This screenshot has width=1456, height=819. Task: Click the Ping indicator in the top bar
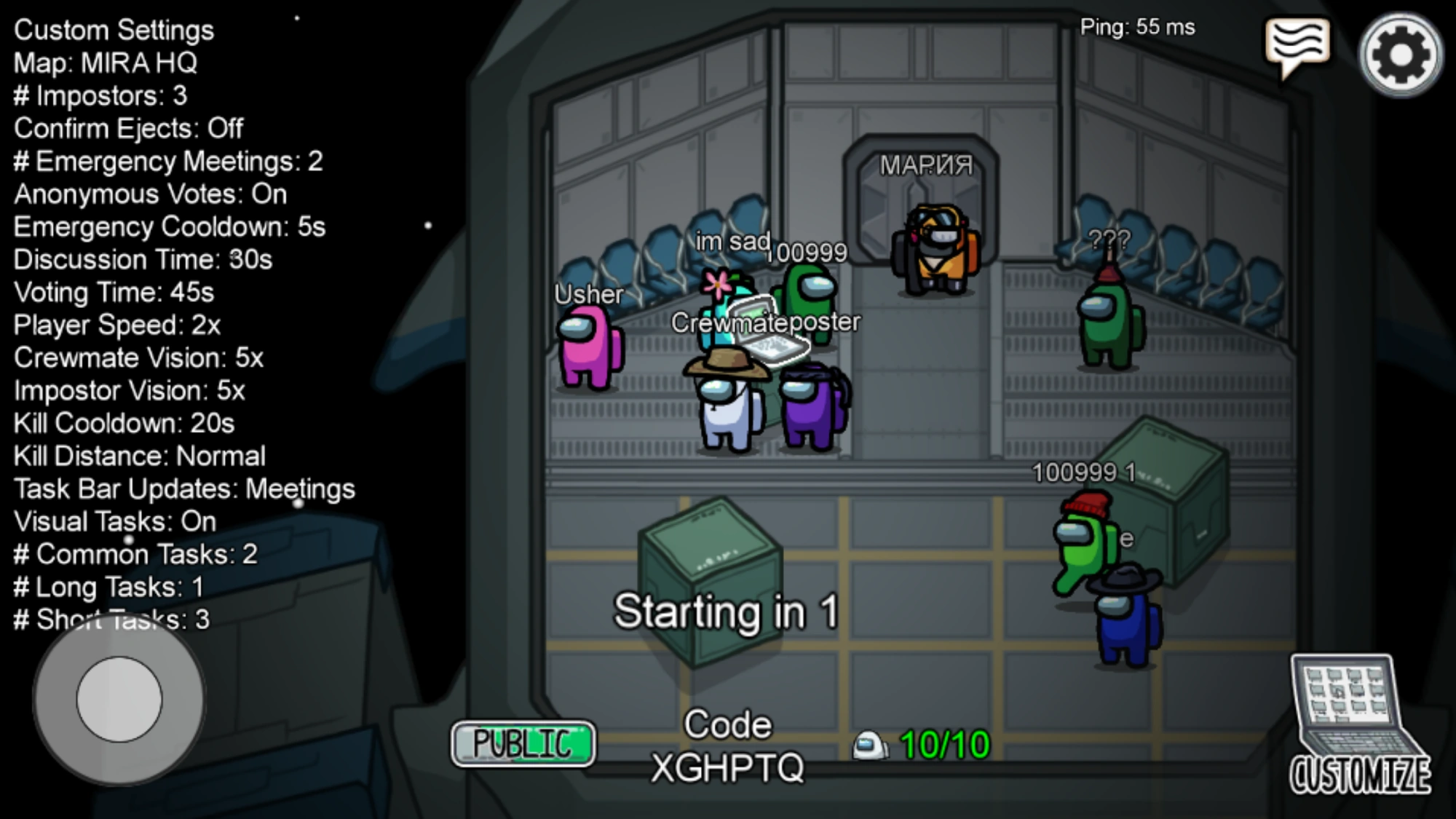click(x=1136, y=27)
